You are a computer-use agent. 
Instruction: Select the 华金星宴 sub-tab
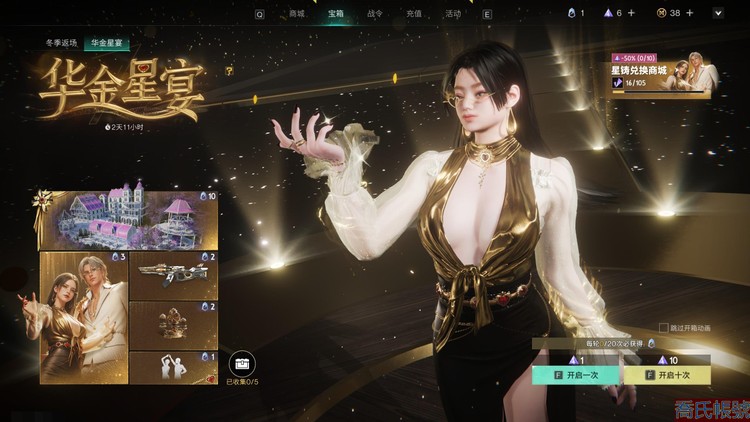[107, 44]
